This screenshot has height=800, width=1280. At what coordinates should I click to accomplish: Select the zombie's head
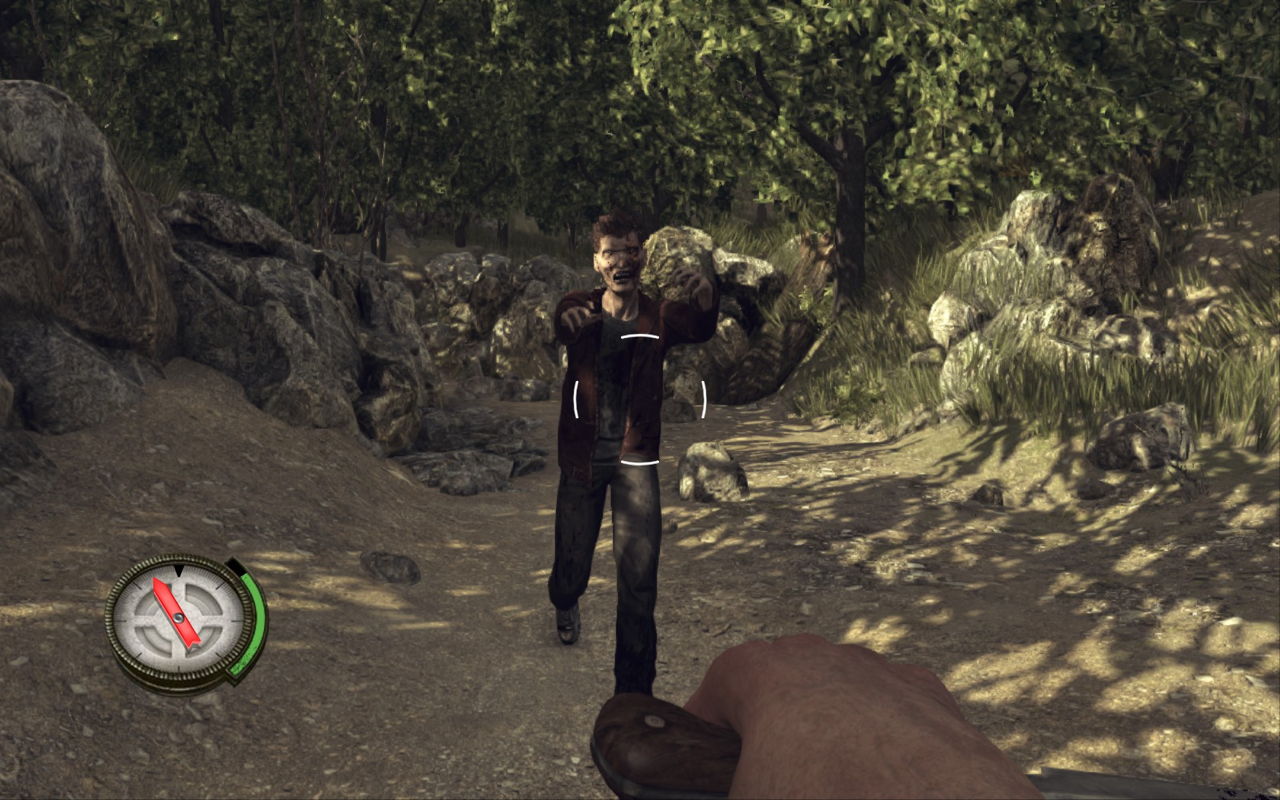click(x=619, y=248)
